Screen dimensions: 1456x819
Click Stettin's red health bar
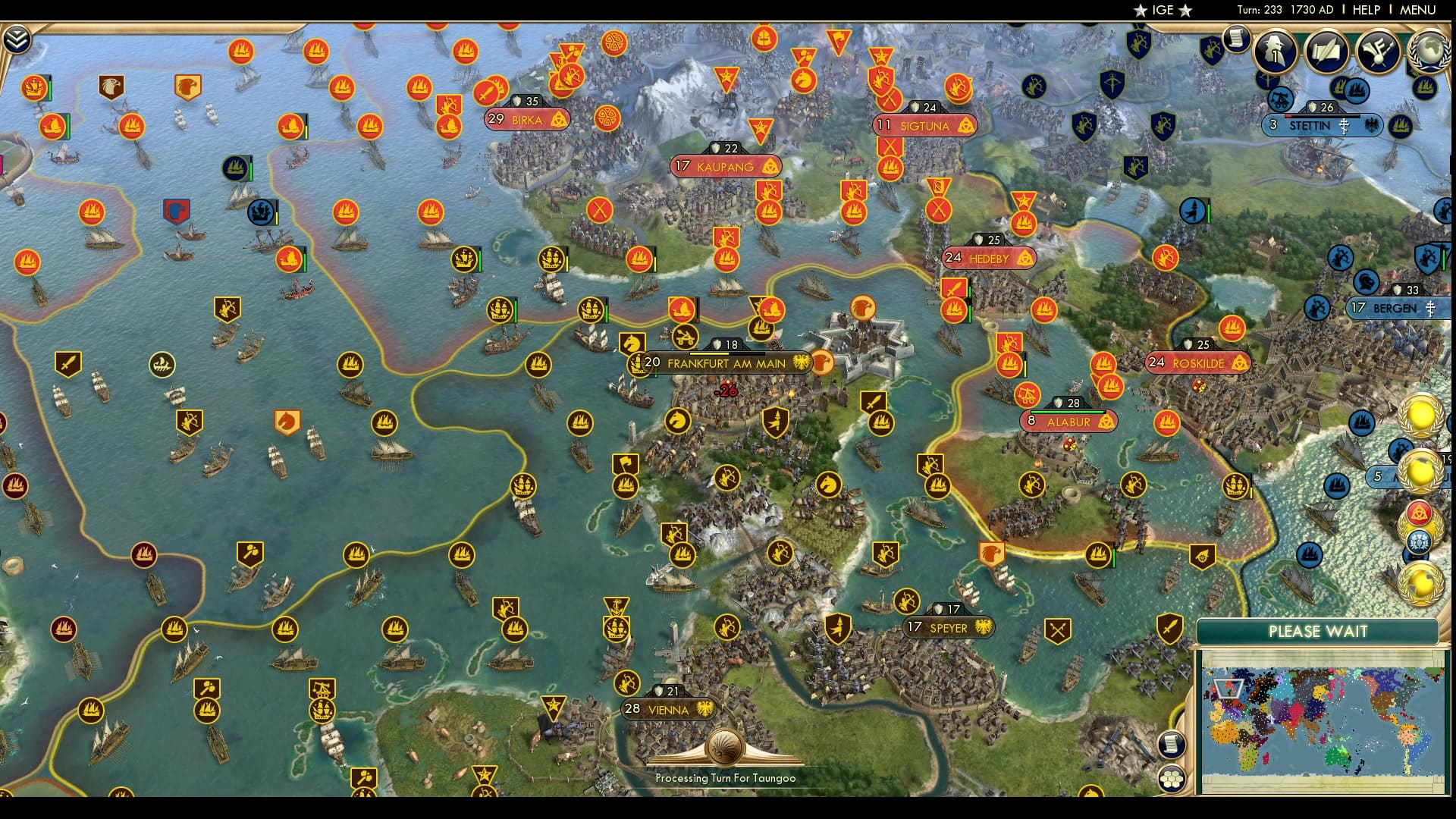tap(1288, 116)
